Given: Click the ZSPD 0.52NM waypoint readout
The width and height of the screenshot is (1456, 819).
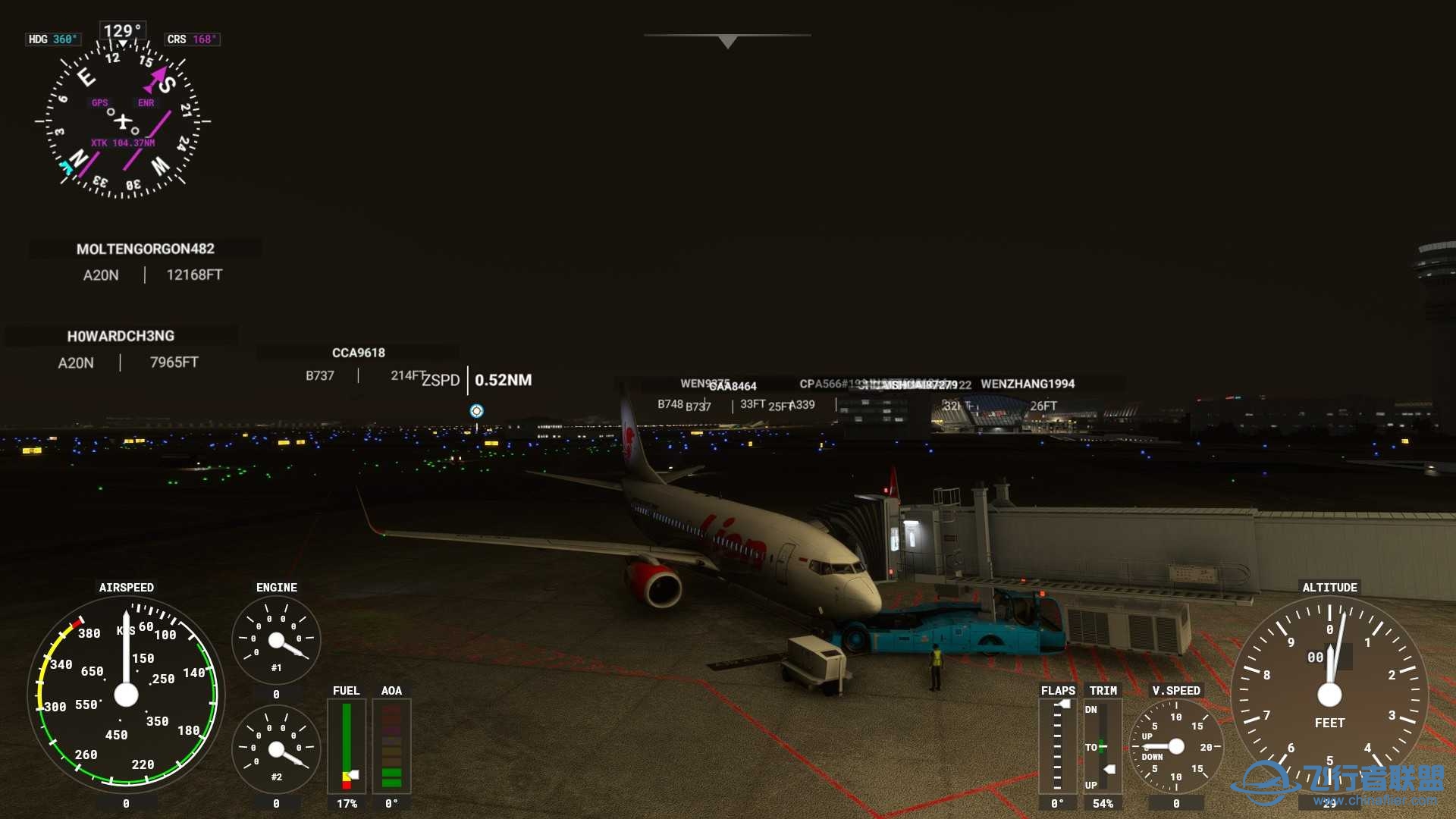Looking at the screenshot, I should point(478,380).
